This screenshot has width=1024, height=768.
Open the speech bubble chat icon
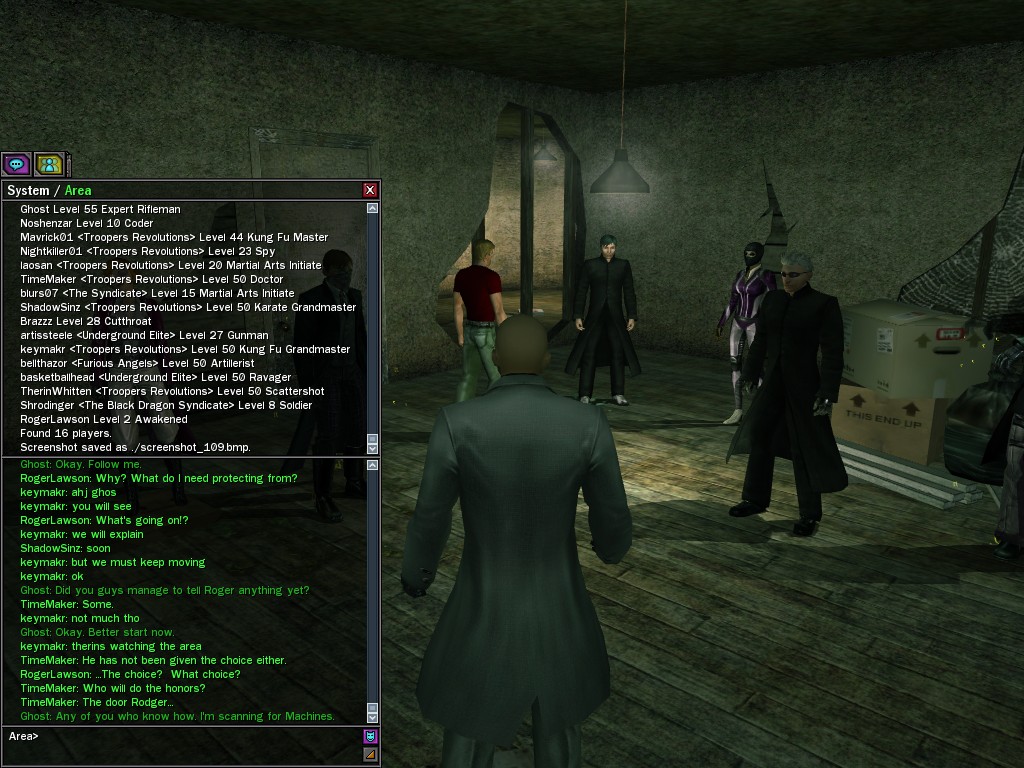pos(16,164)
